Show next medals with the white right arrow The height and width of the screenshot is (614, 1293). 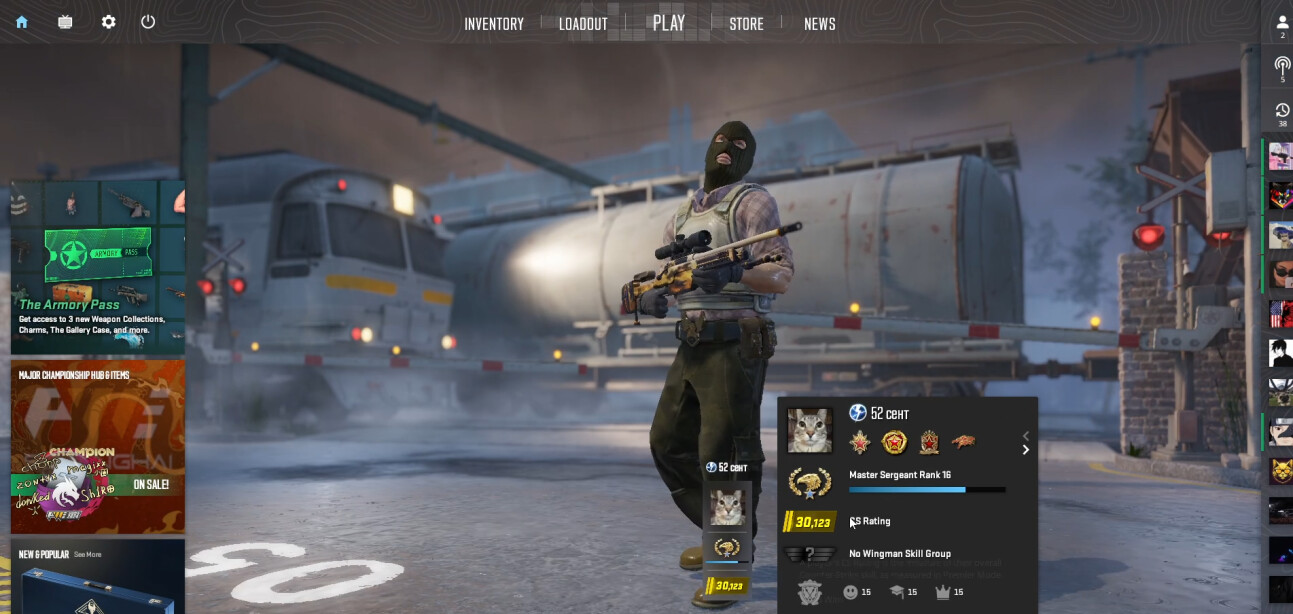(1025, 450)
